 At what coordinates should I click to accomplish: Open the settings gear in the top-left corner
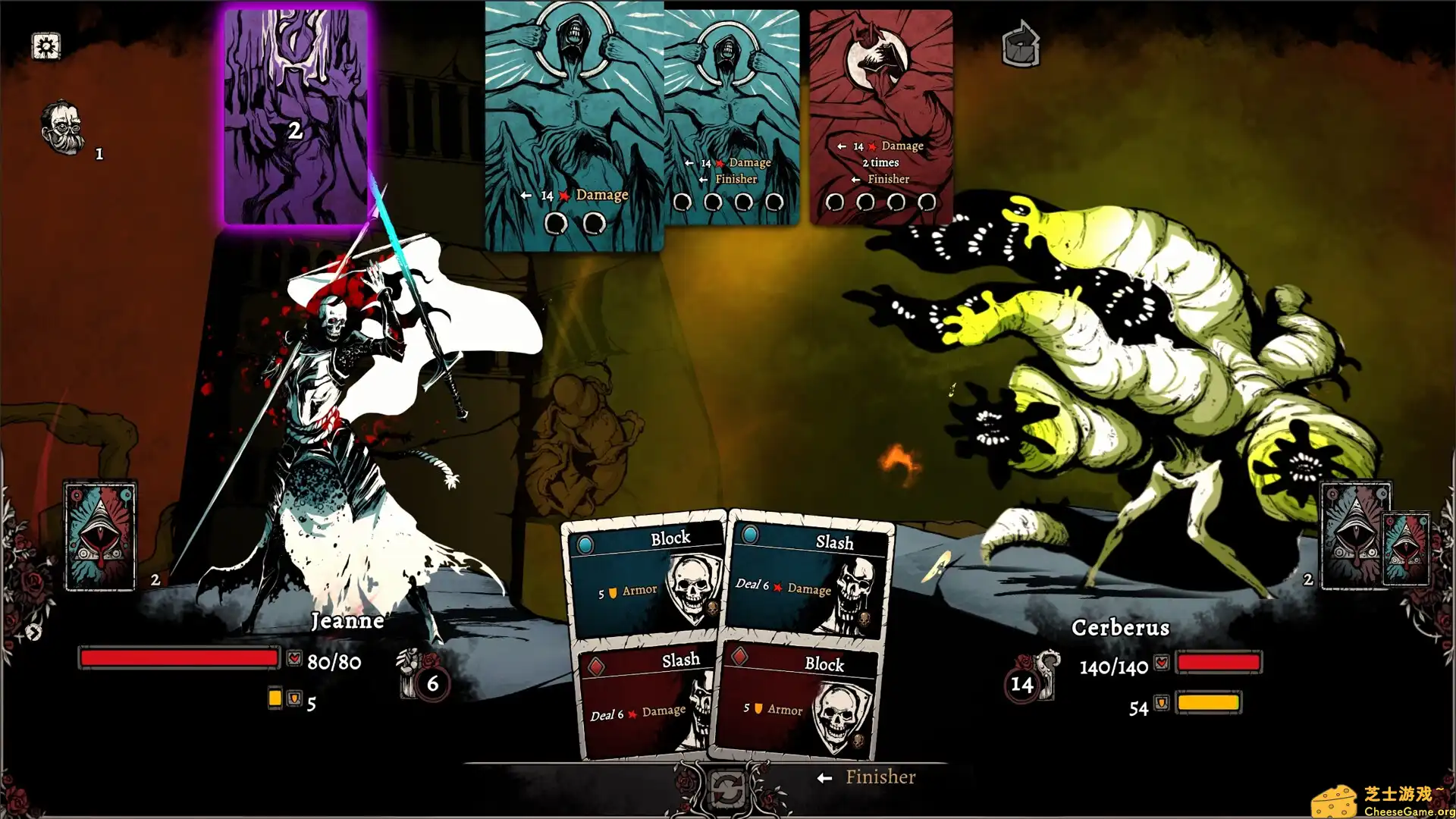click(46, 46)
